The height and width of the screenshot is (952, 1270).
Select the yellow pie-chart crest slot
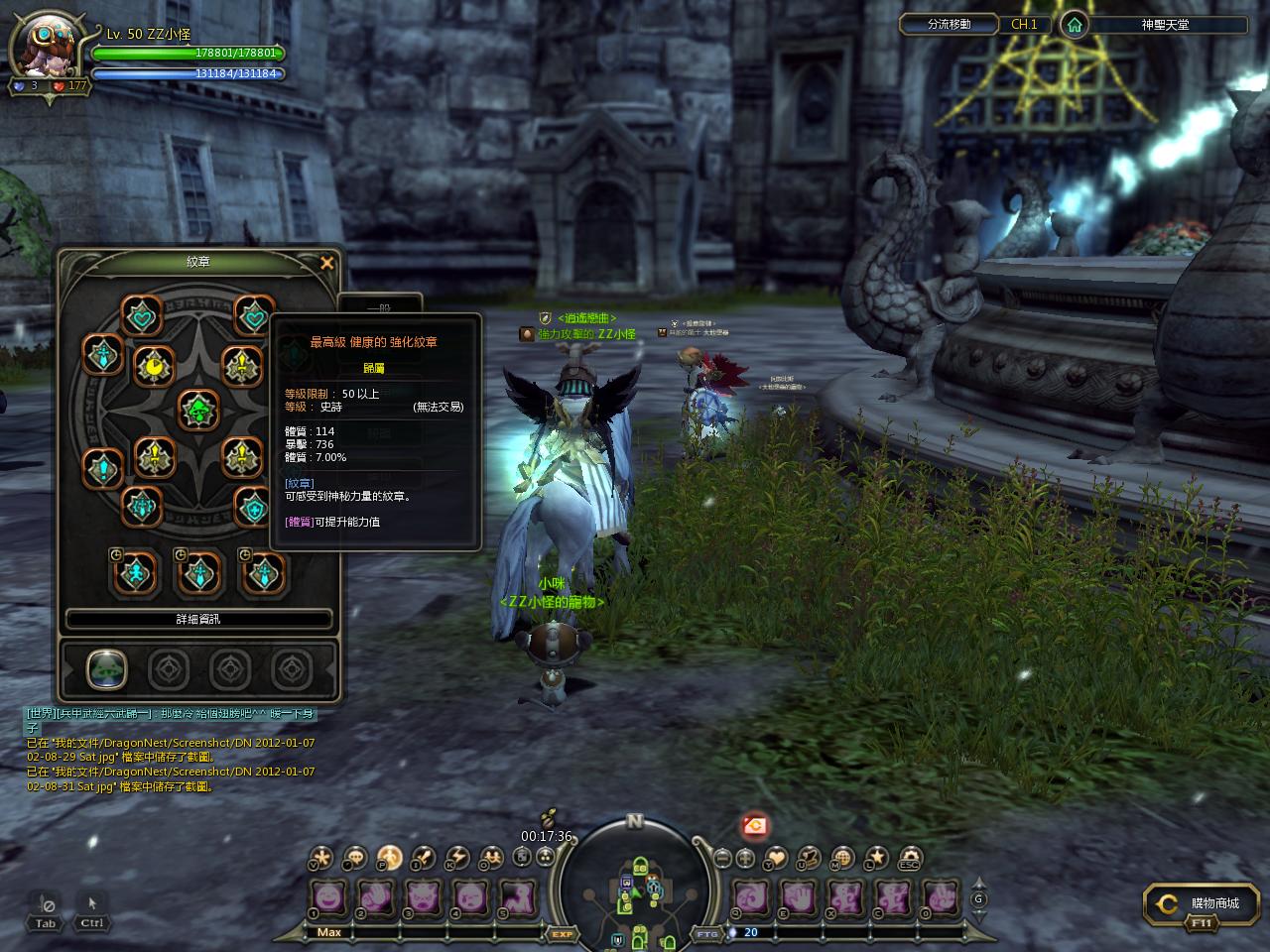coord(154,367)
